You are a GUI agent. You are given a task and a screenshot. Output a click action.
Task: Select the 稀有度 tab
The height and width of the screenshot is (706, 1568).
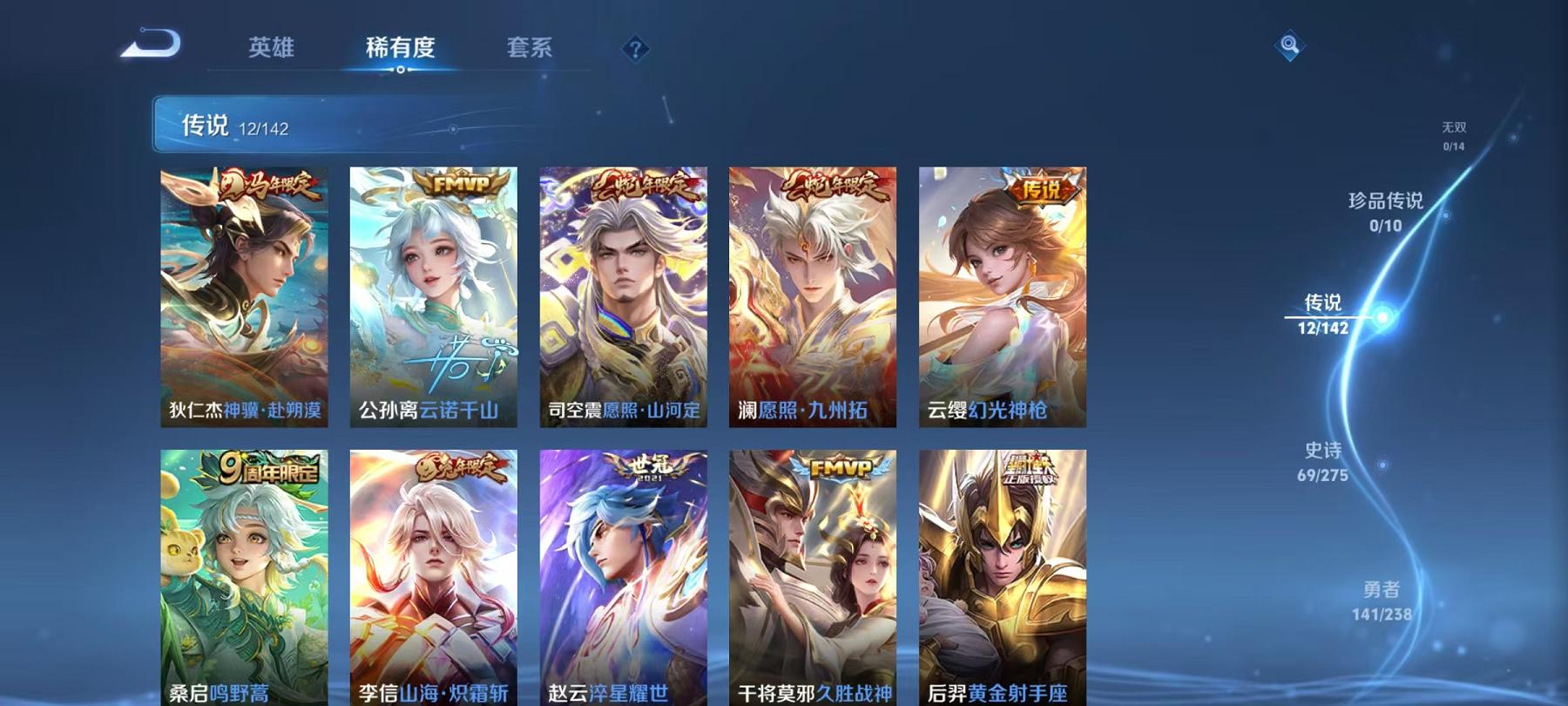[x=400, y=50]
